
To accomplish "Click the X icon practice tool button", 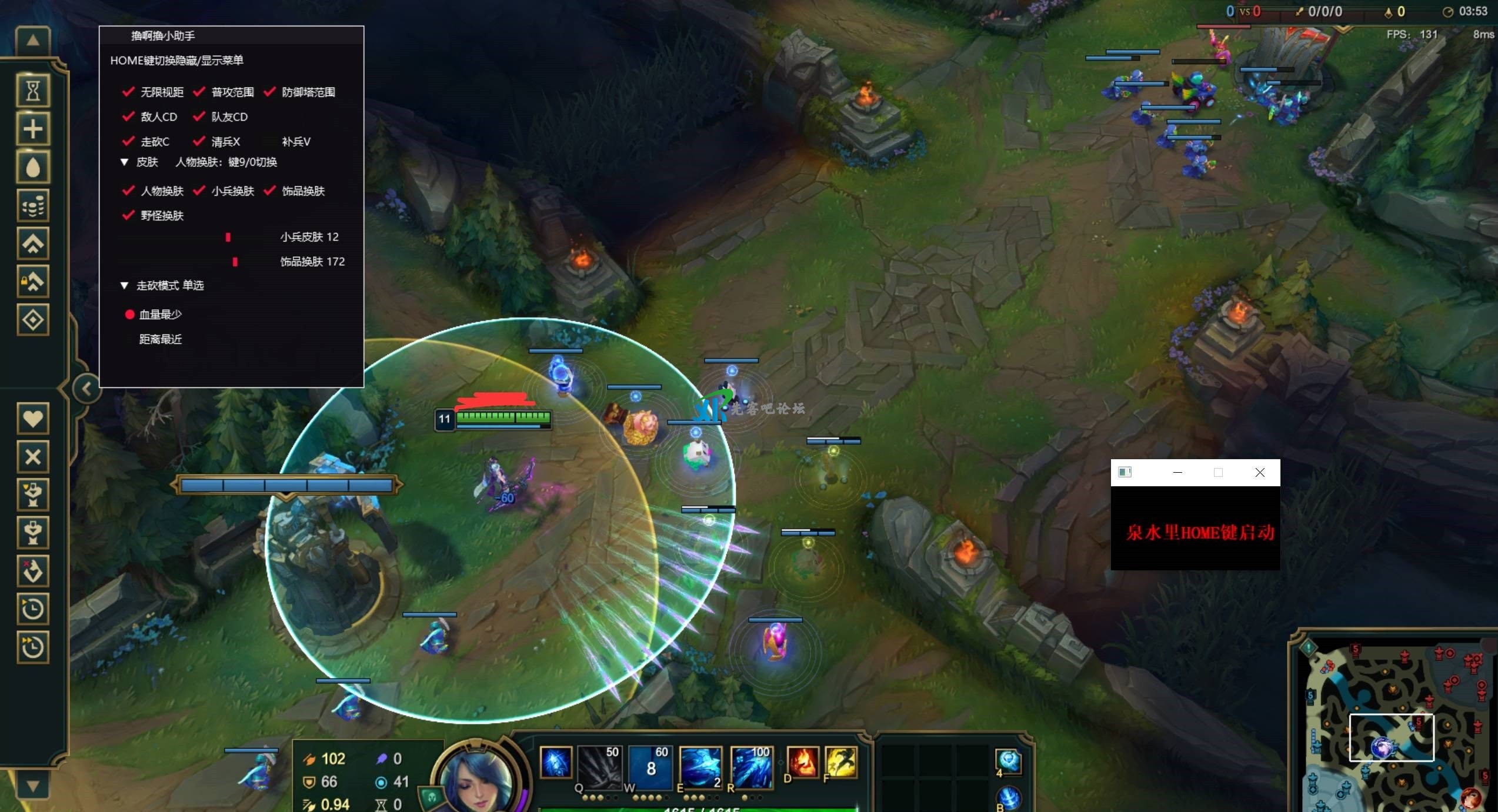I will (x=33, y=457).
